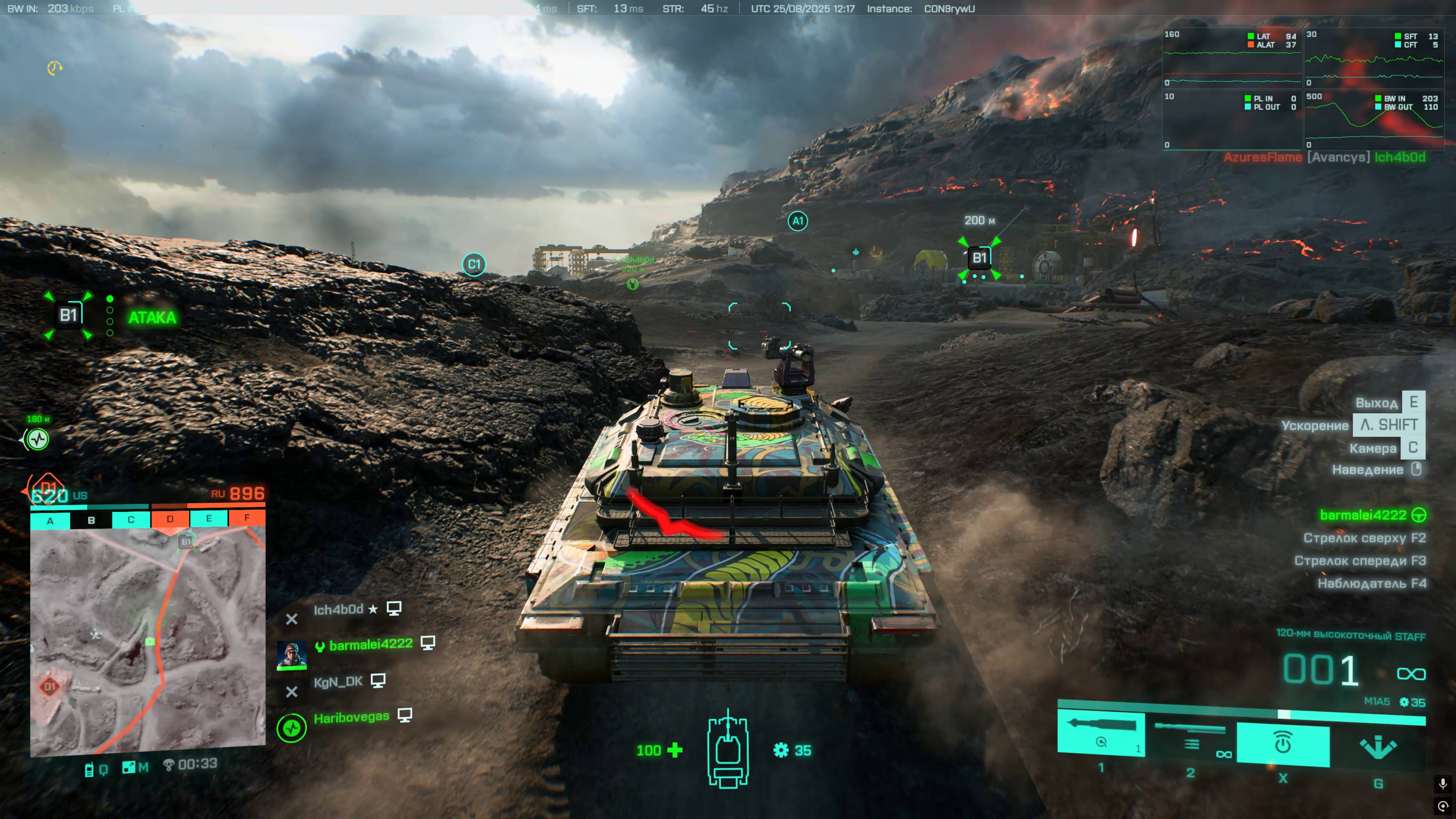Switch to the secondary machine gun slot
Viewport: 1456px width, 819px height.
1190,738
